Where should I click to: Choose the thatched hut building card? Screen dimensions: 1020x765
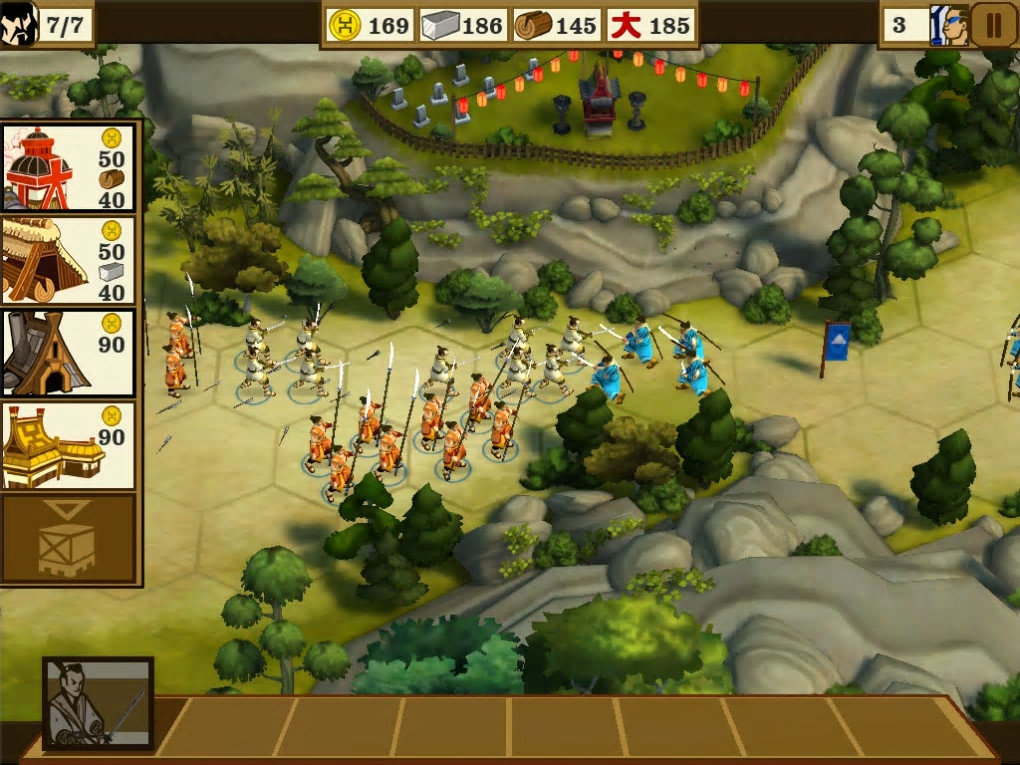click(68, 260)
